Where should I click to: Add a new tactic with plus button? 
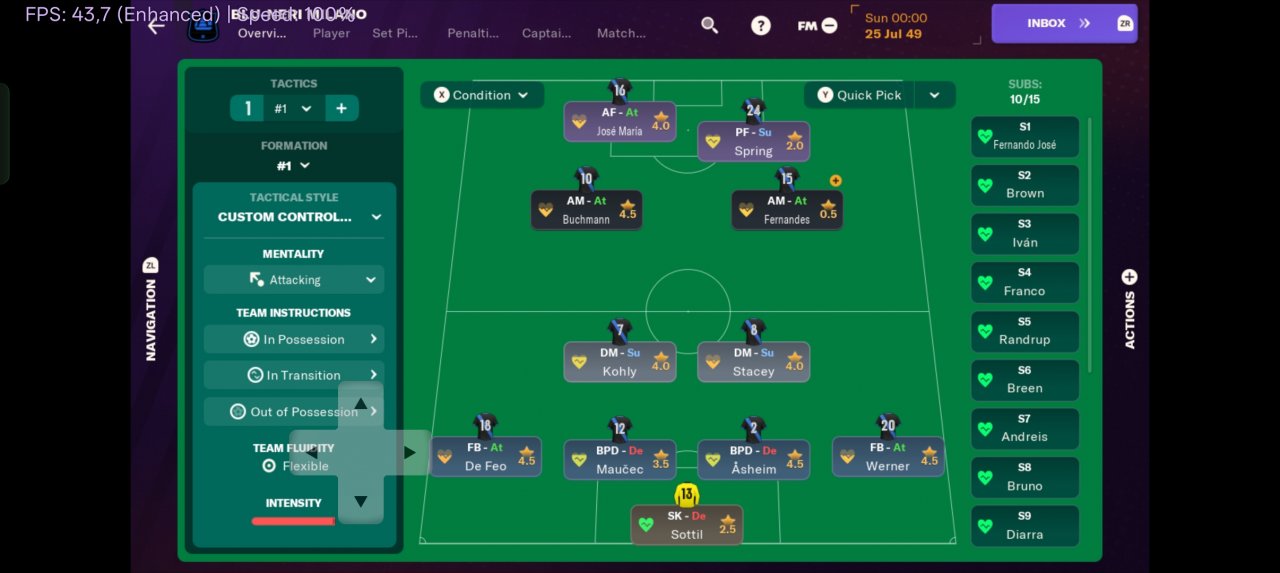click(x=341, y=108)
